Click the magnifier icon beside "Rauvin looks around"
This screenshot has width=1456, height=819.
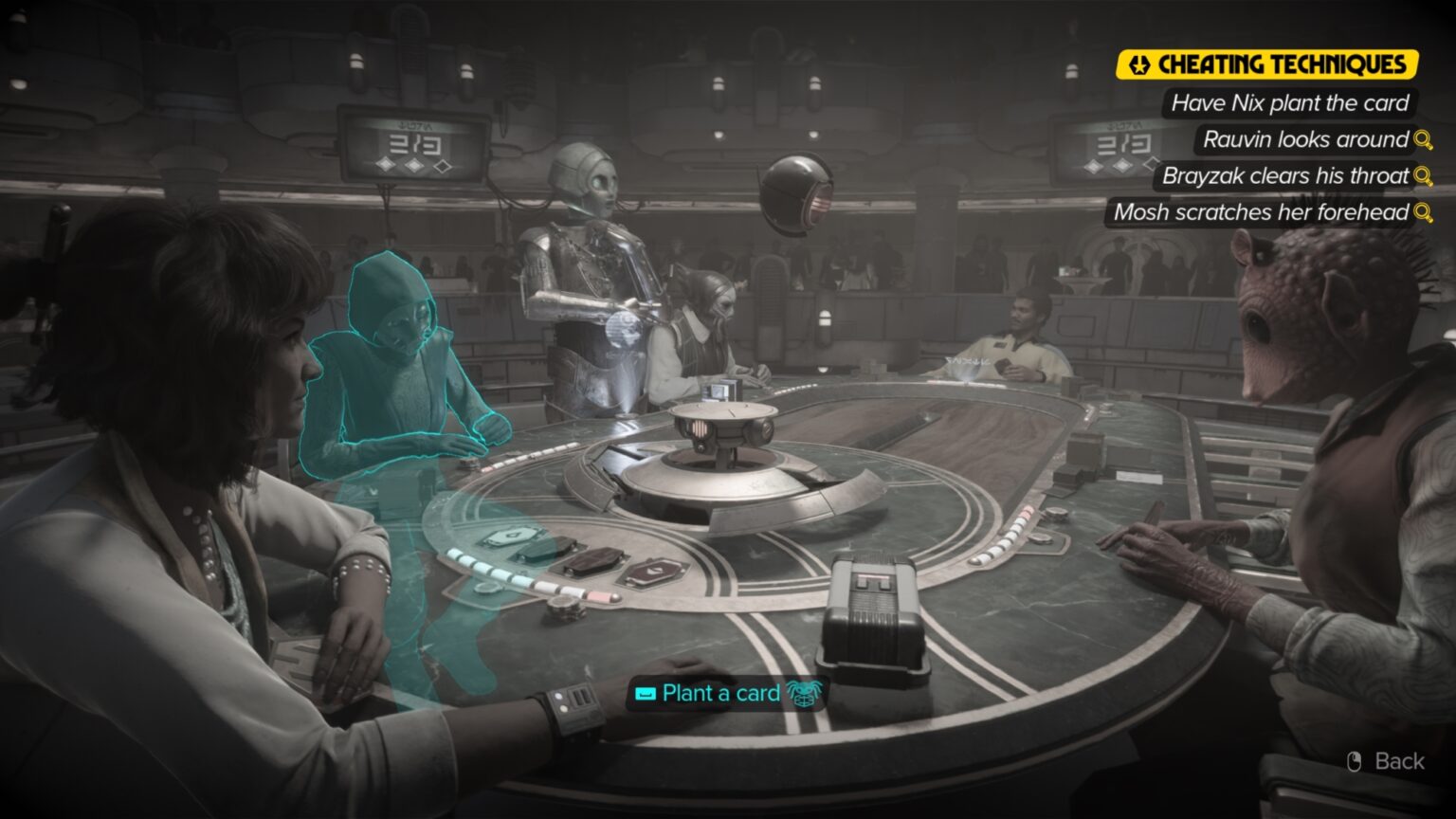click(1424, 140)
